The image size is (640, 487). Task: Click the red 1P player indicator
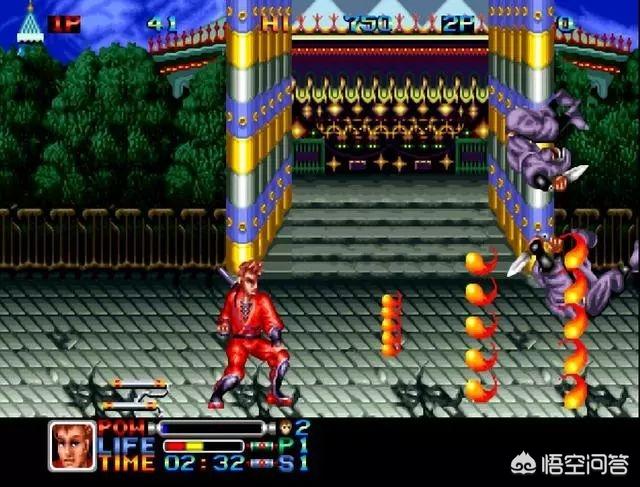[x=64, y=23]
